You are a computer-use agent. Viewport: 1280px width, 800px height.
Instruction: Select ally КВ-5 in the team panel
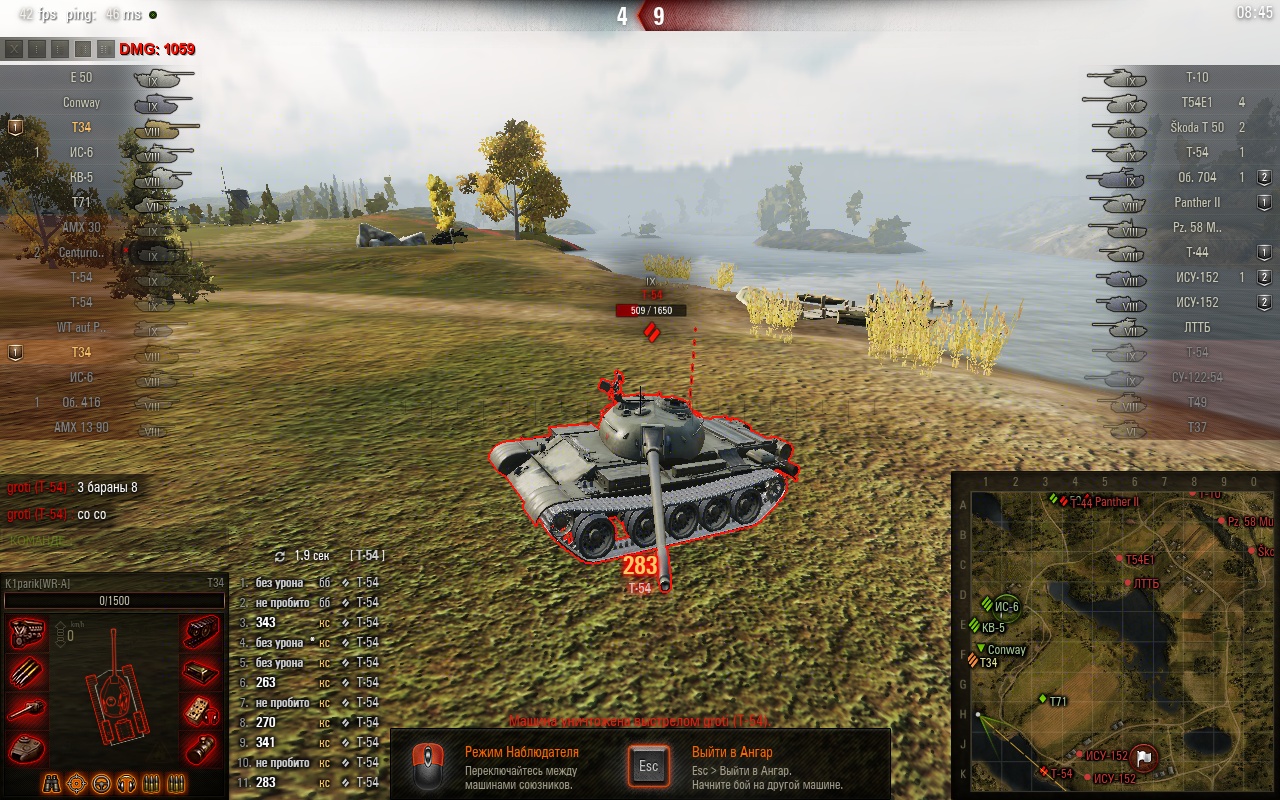pyautogui.click(x=82, y=178)
